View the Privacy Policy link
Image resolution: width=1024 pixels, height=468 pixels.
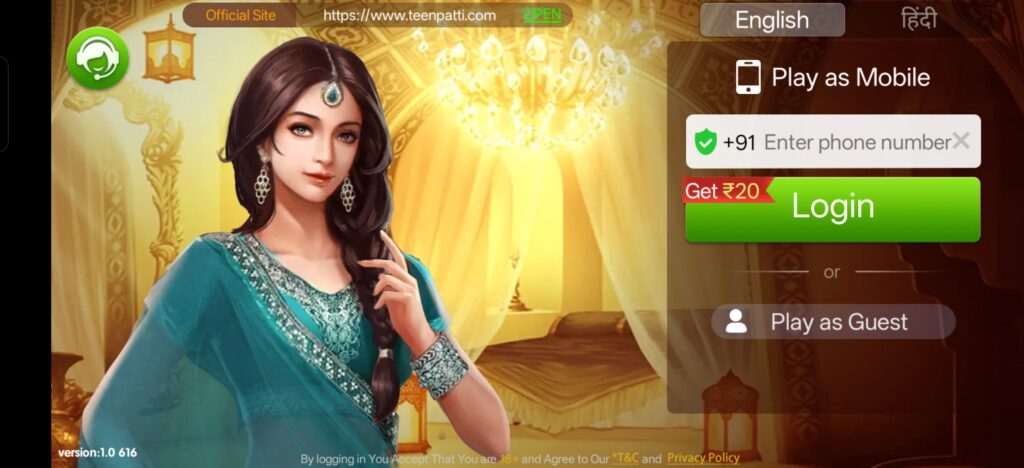[x=703, y=458]
